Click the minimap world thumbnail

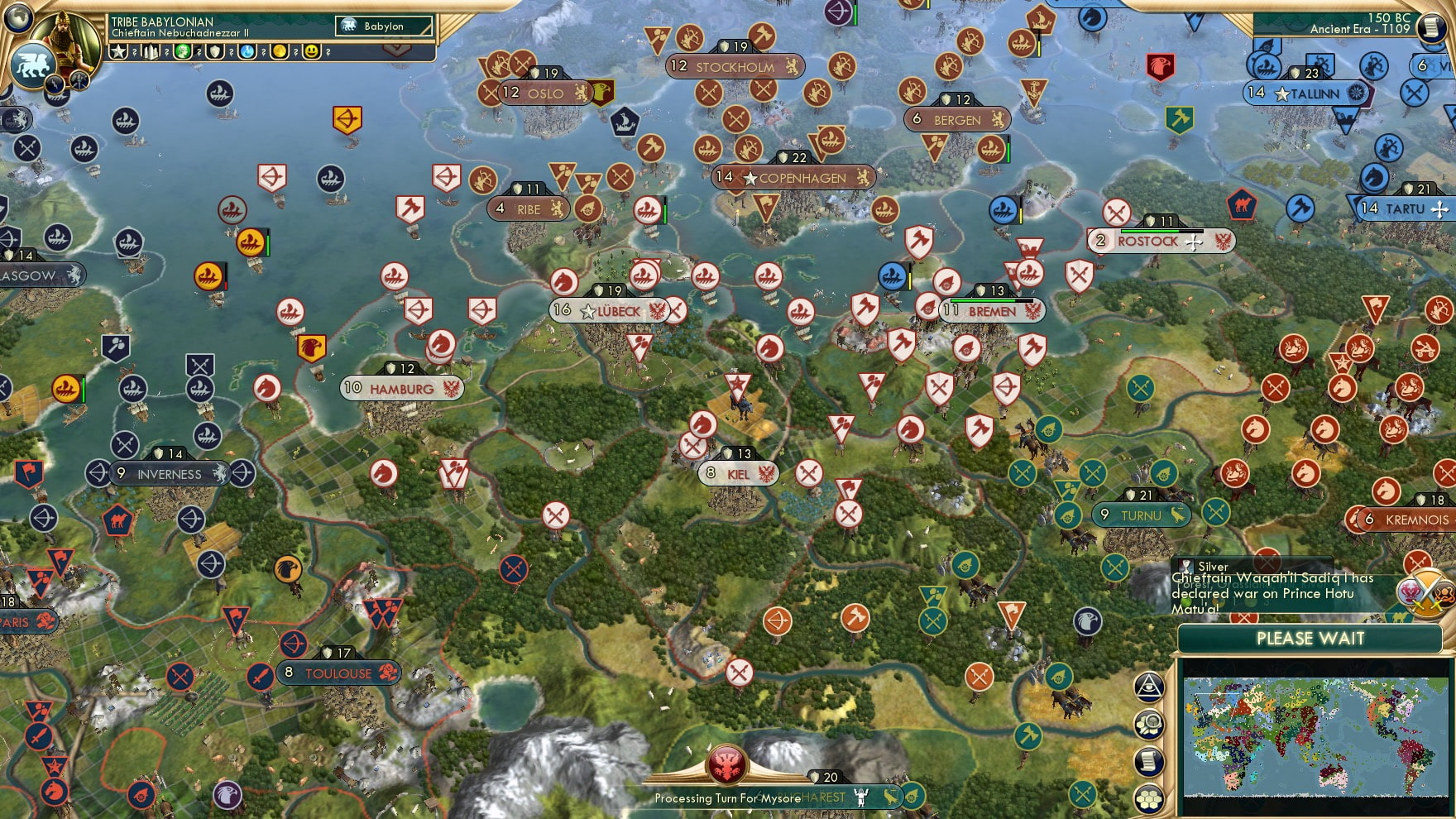1315,736
